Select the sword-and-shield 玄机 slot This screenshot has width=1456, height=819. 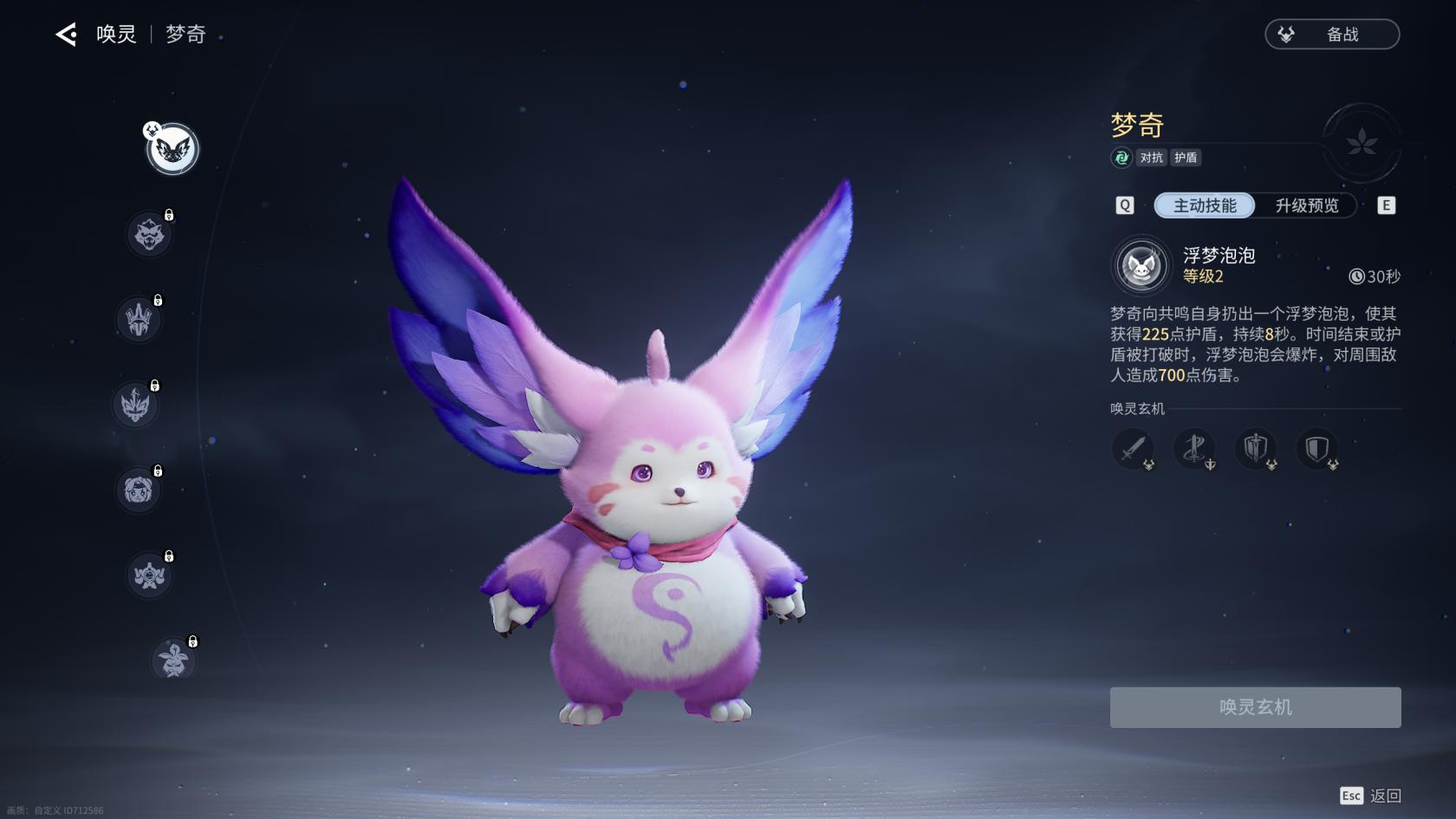[1257, 449]
